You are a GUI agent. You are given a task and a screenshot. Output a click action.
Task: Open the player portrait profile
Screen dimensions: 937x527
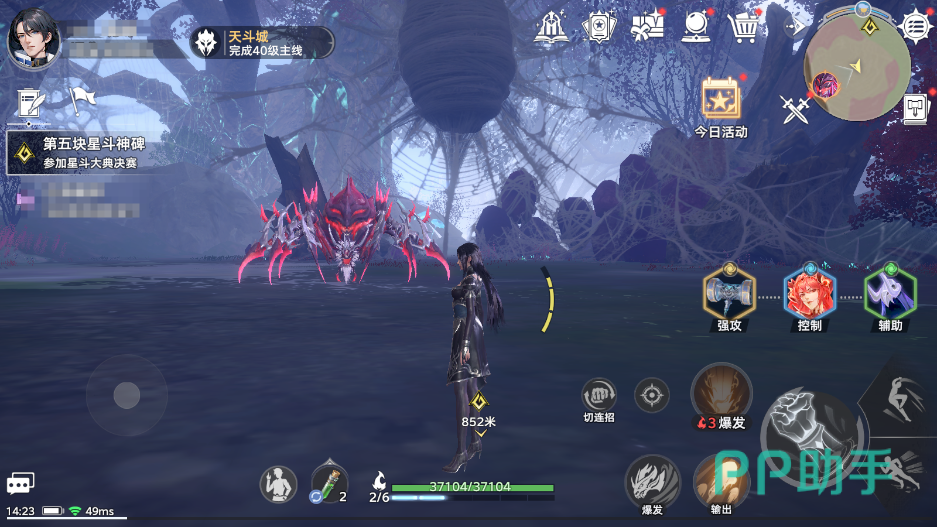click(34, 40)
